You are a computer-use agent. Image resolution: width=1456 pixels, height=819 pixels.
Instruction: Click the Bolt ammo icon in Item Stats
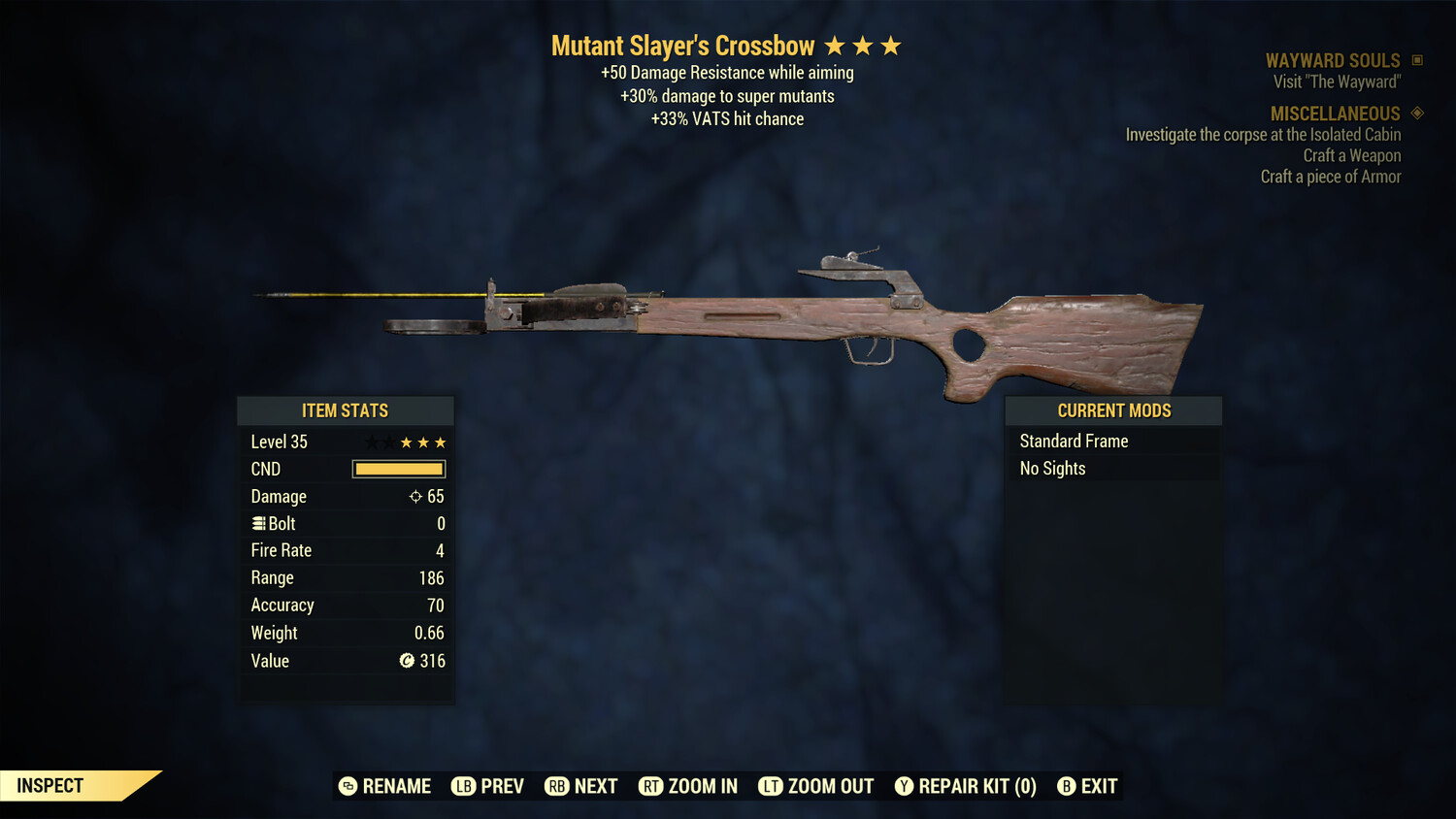click(258, 523)
